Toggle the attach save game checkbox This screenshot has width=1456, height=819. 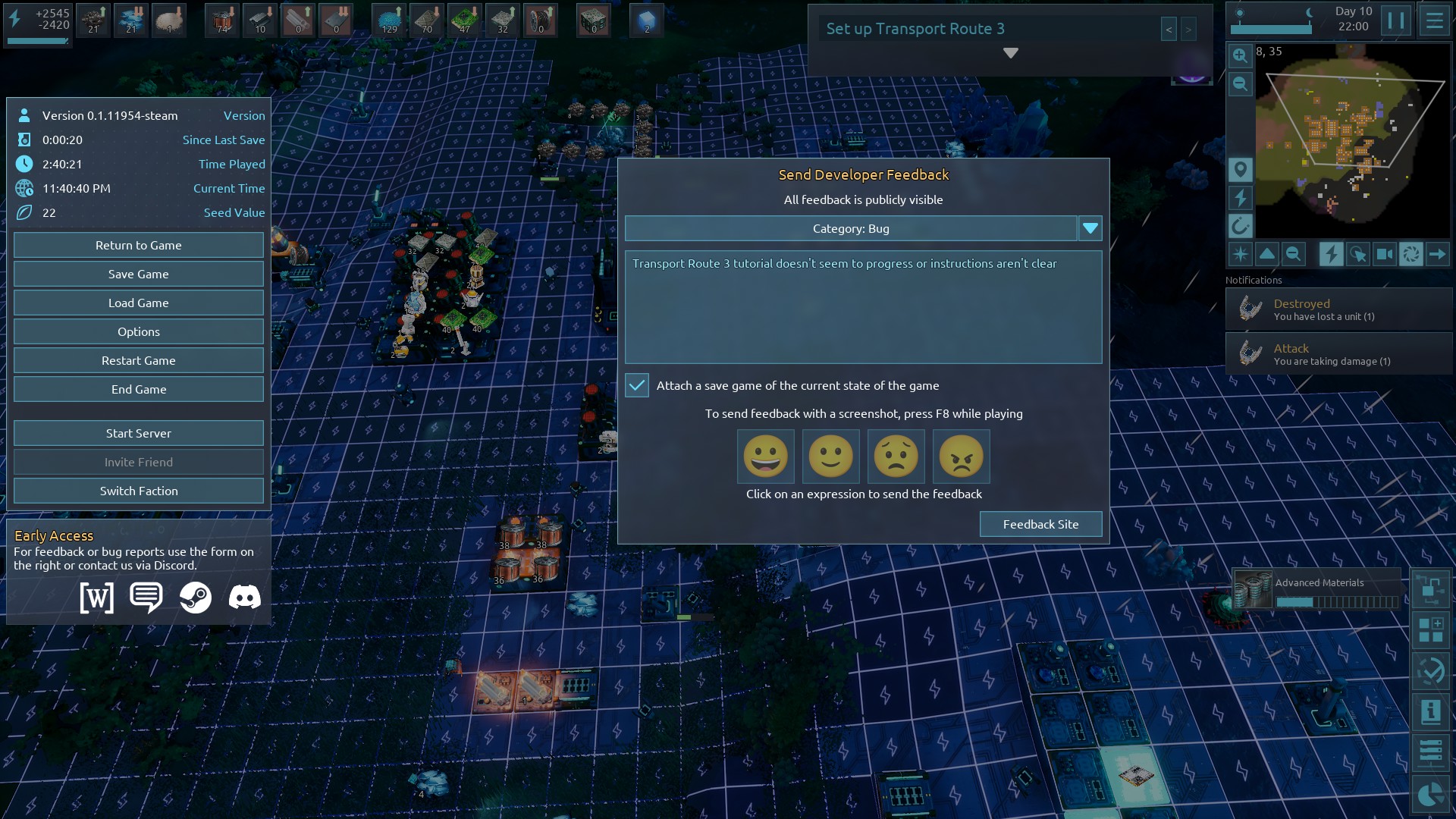637,385
